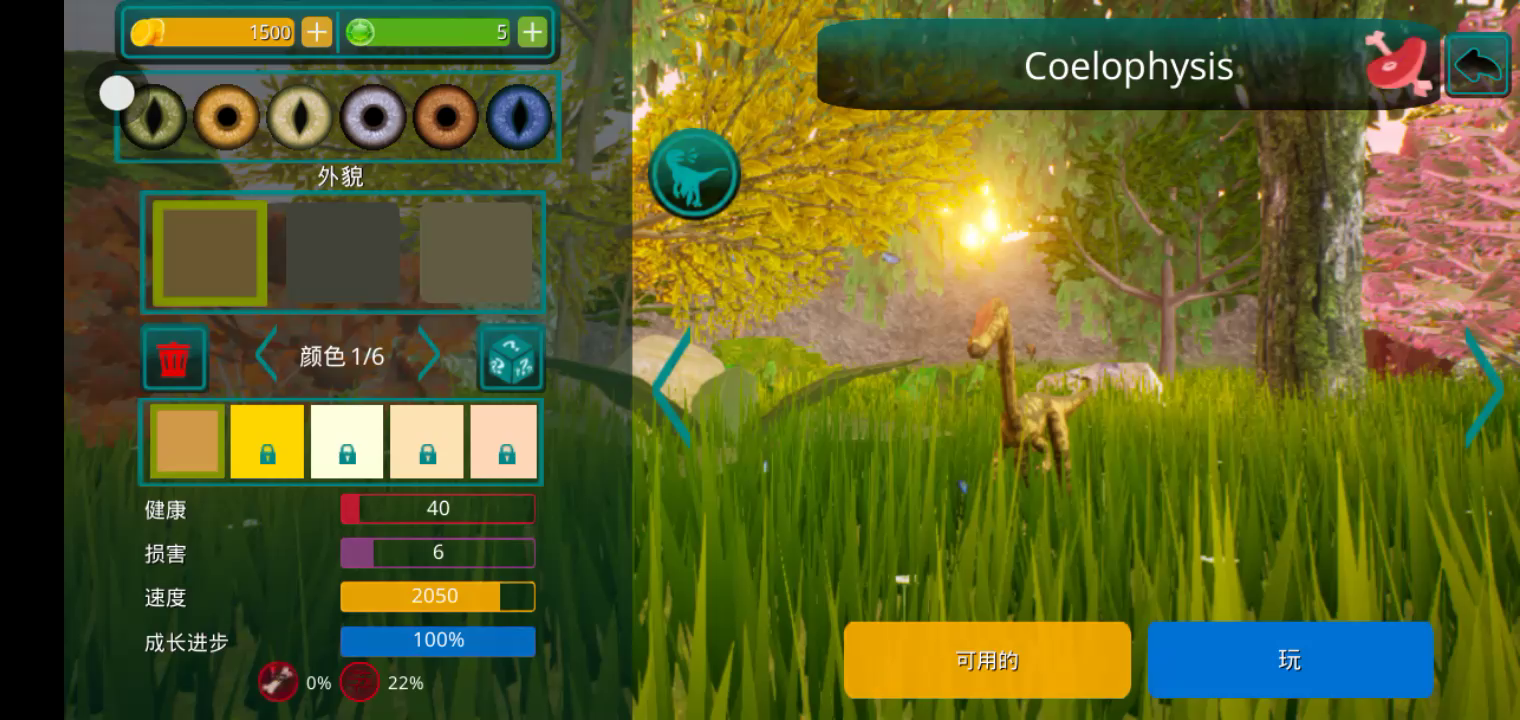
Task: Go to the next color page
Action: [428, 354]
